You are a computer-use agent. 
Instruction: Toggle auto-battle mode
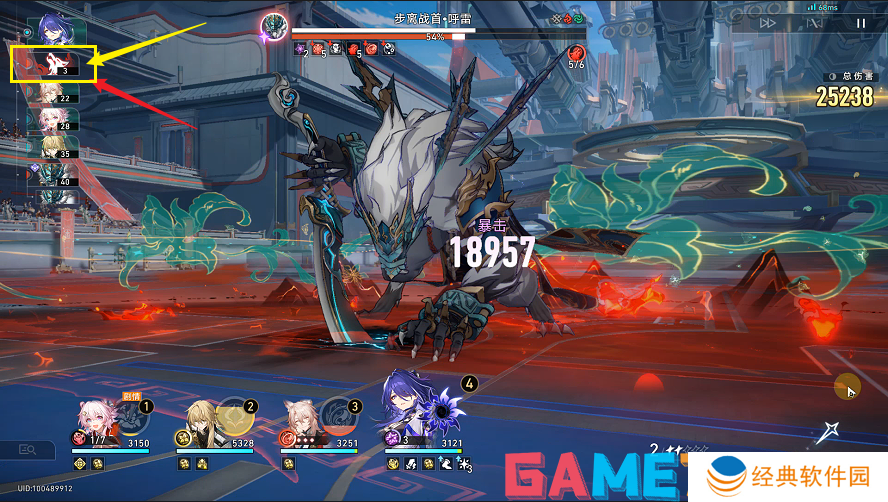point(813,23)
